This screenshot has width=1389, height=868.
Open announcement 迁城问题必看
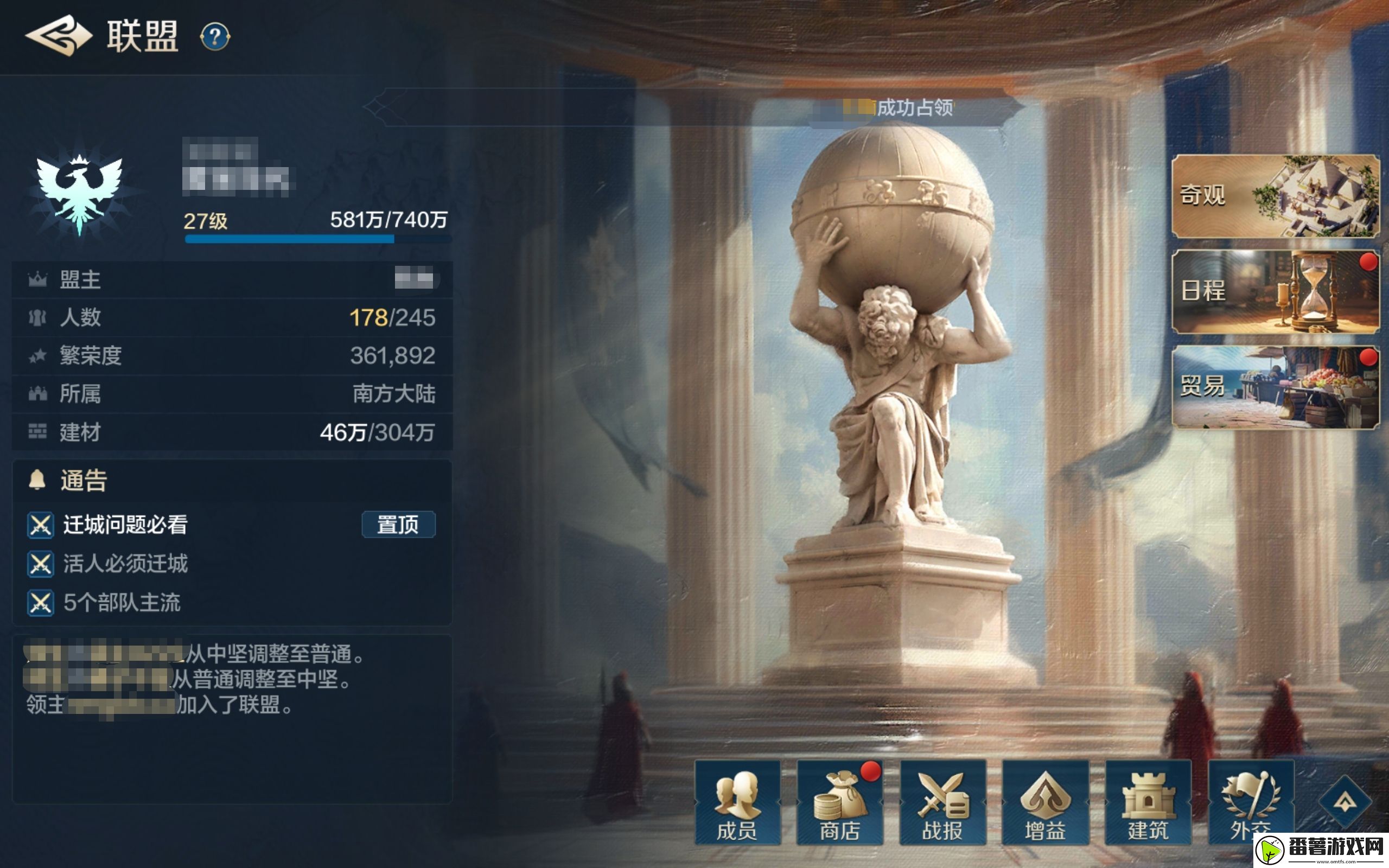pos(122,524)
